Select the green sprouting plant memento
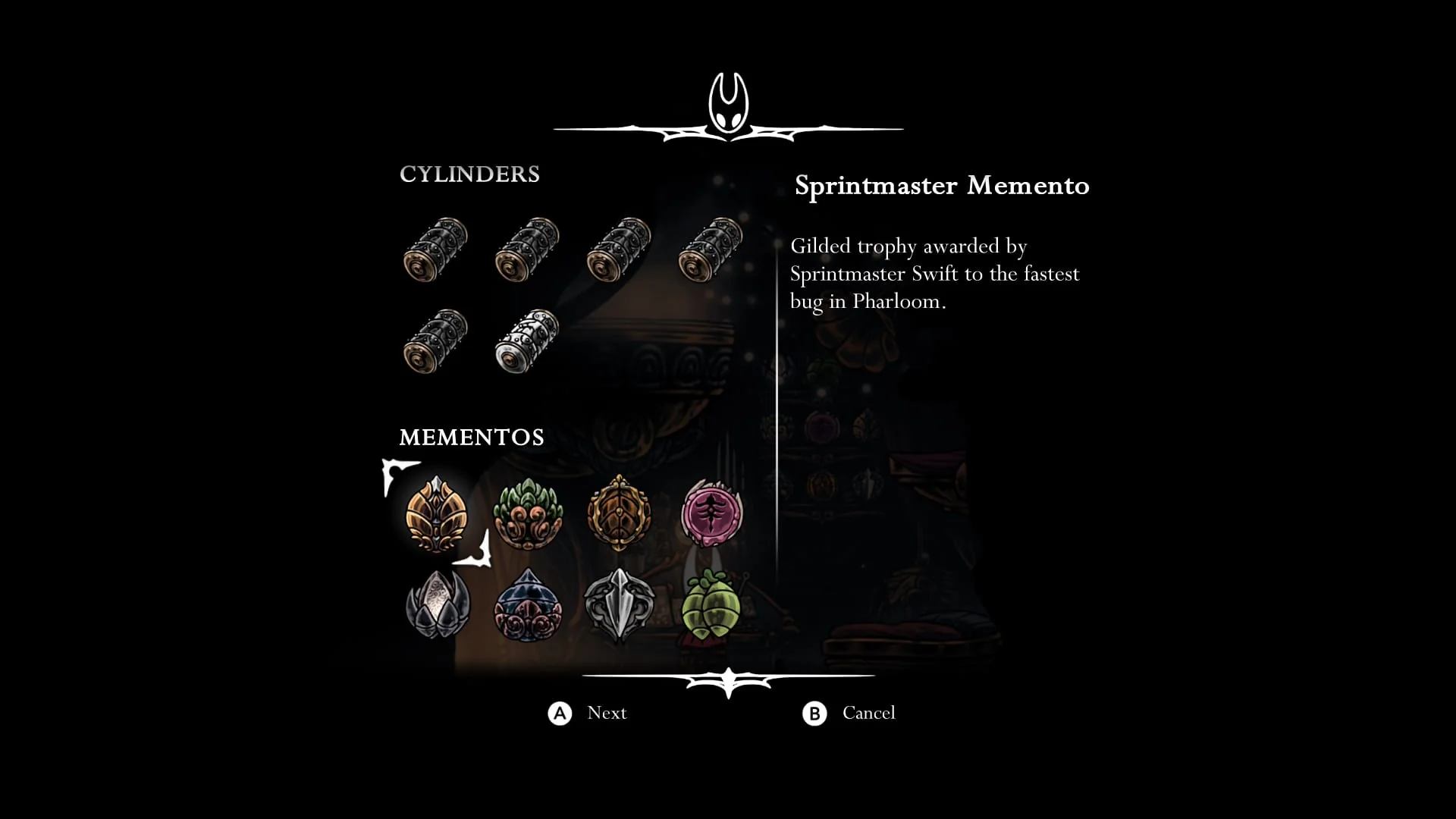Screen dimensions: 1456x819 pos(529,516)
